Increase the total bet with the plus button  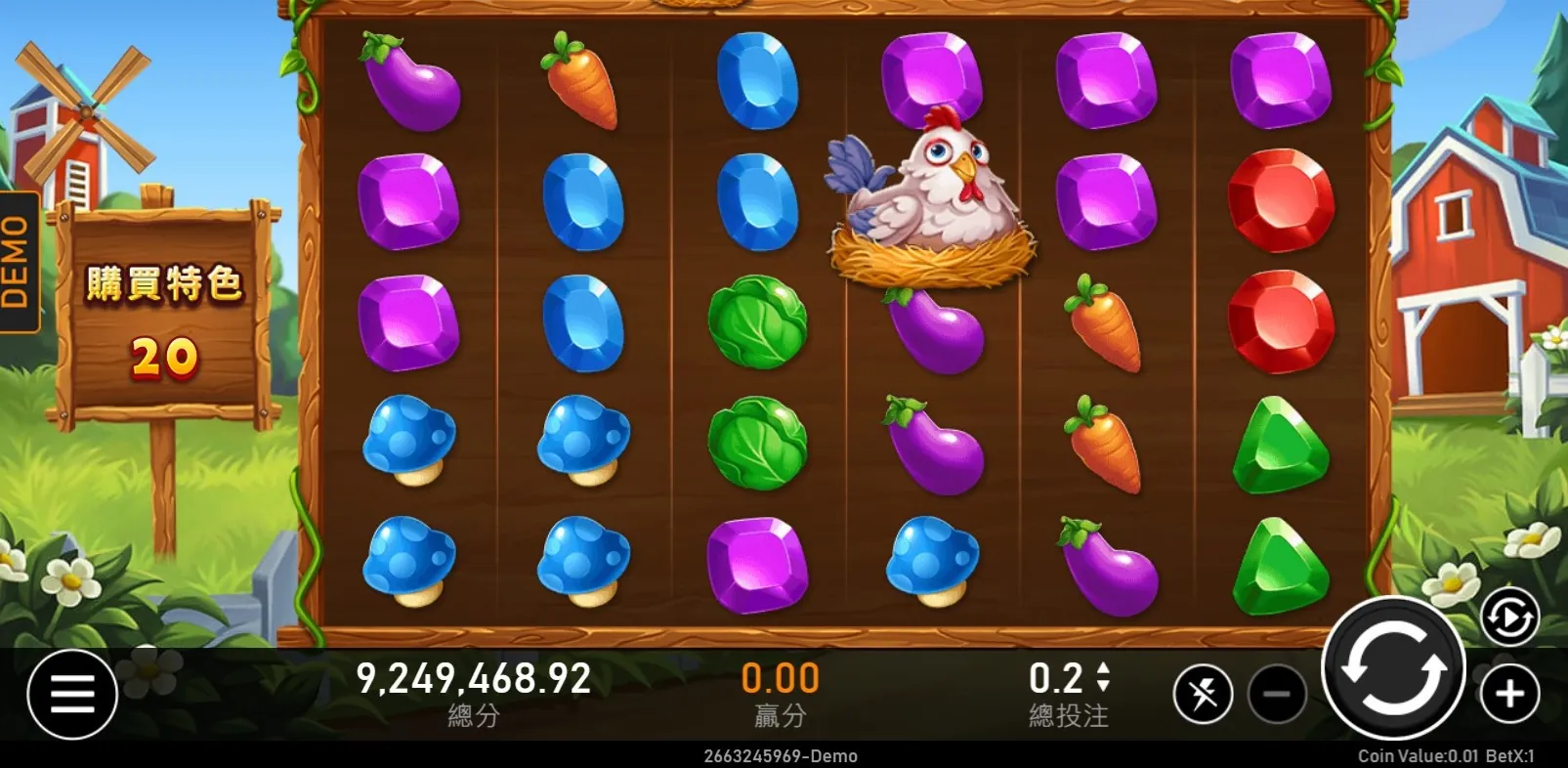point(1509,694)
